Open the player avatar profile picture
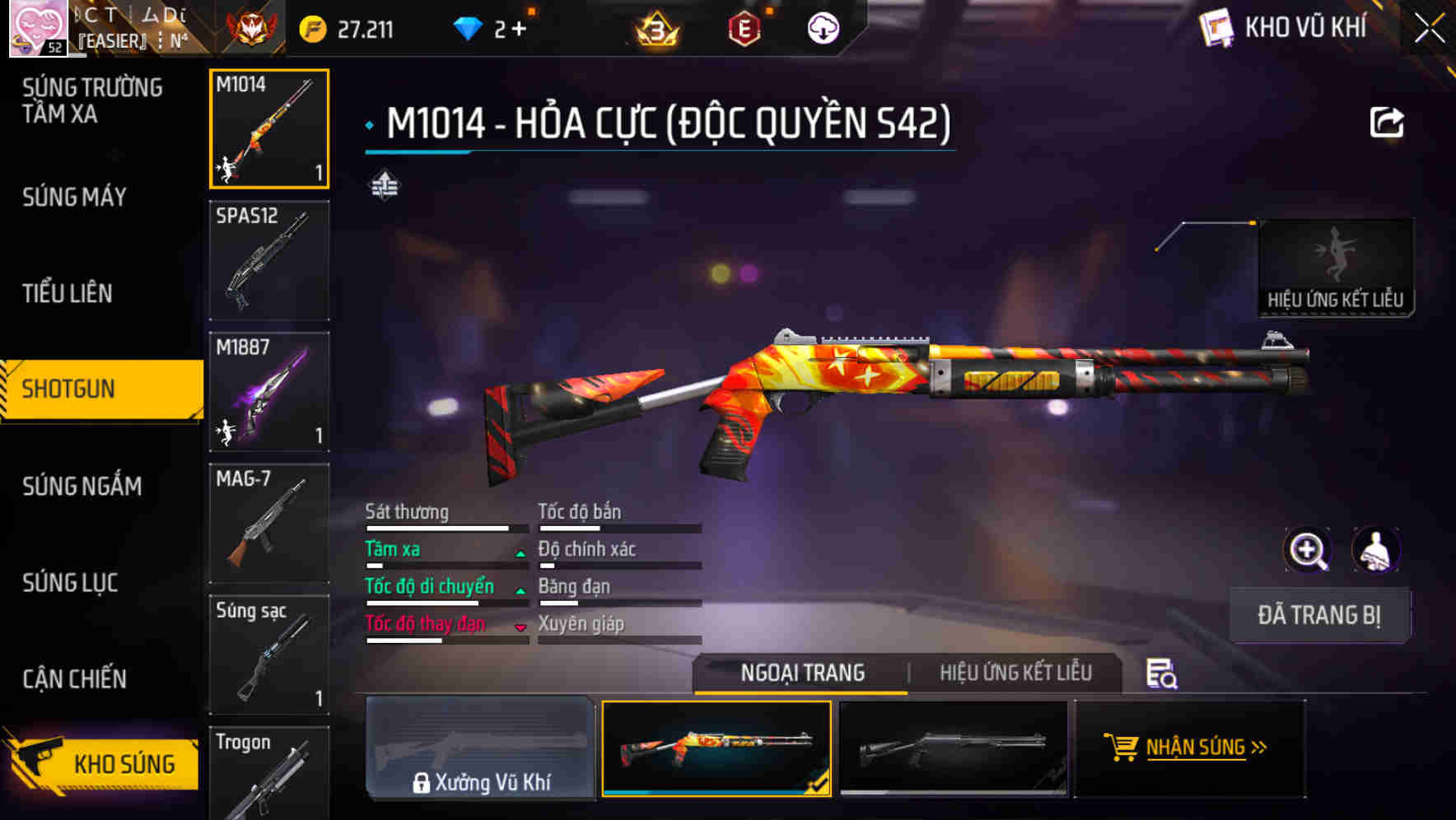 40,27
